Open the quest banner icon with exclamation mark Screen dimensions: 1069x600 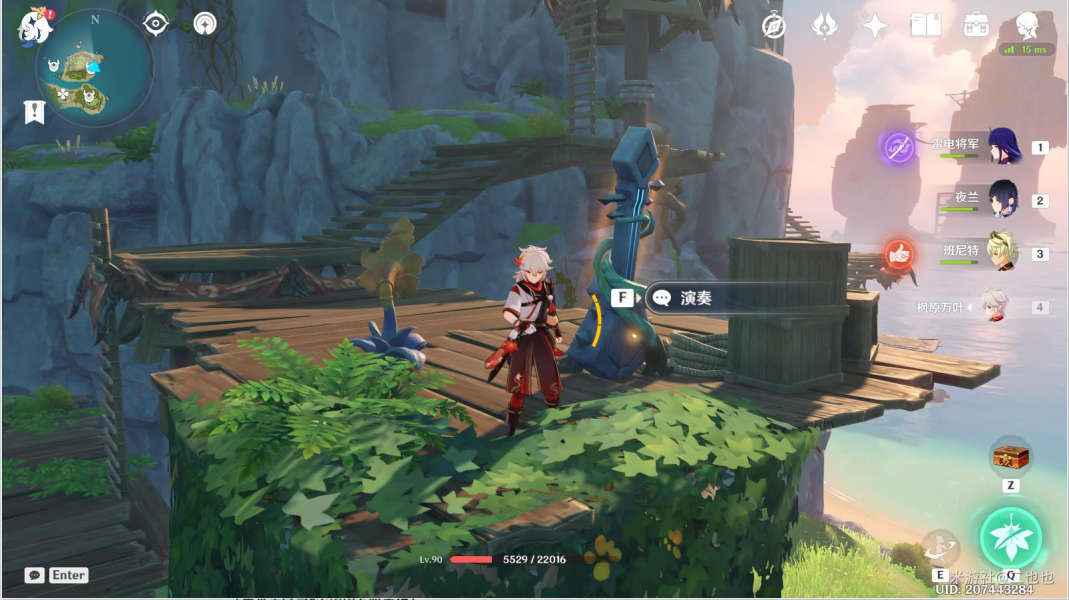coord(34,112)
